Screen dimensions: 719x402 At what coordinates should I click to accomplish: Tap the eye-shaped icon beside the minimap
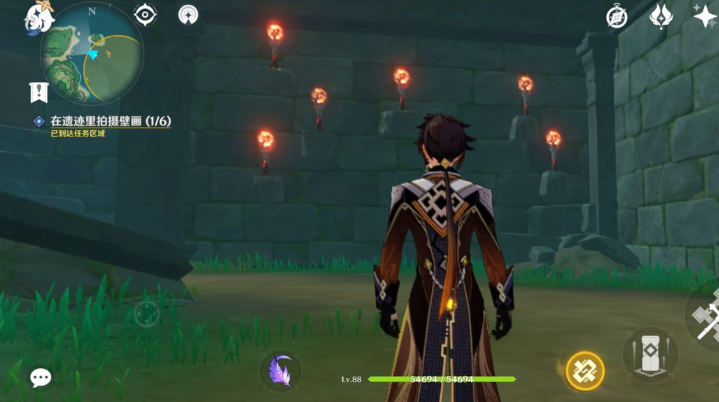coord(146,15)
